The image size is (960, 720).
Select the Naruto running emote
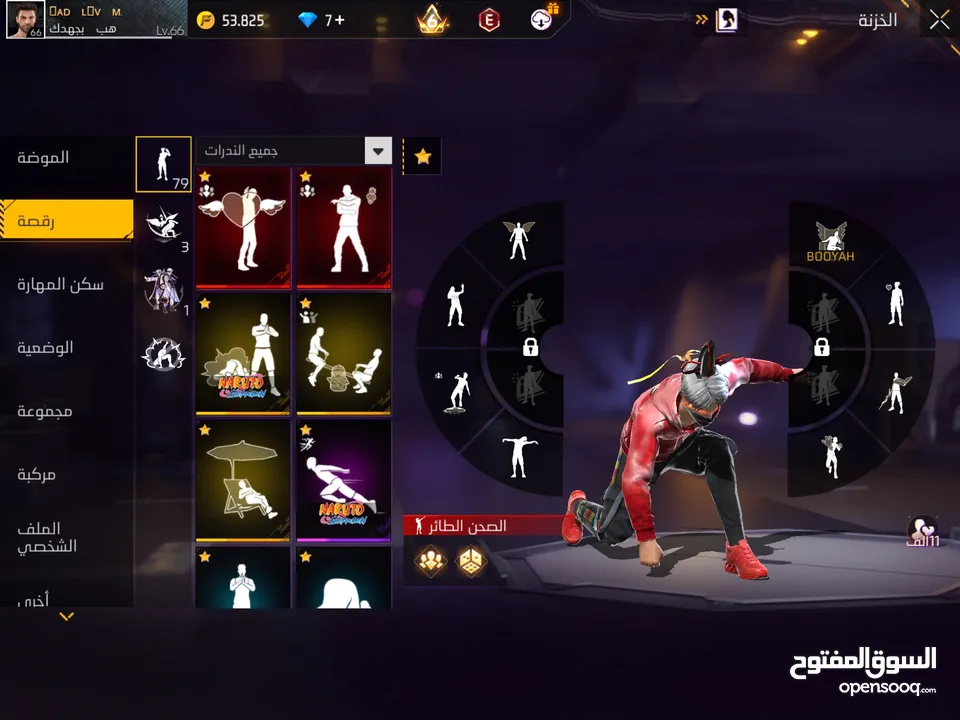click(x=344, y=480)
